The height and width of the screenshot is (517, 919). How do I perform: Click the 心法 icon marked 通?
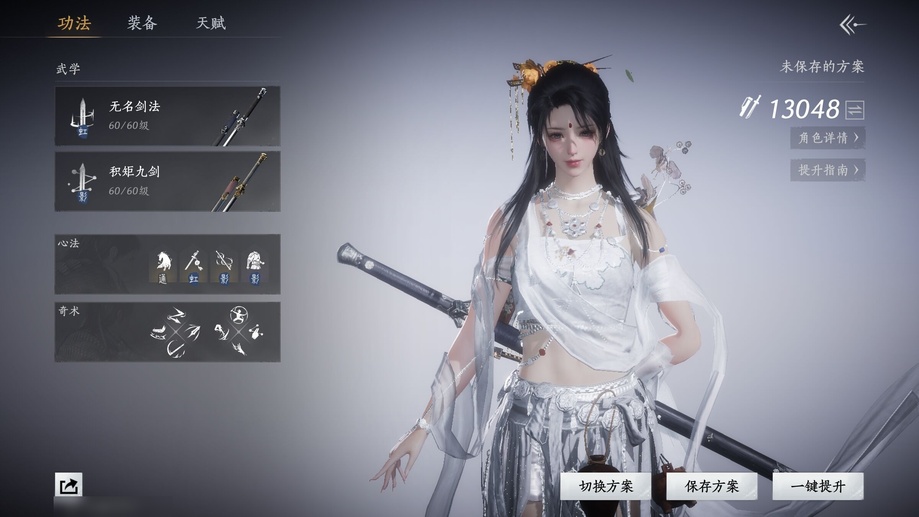tap(163, 264)
